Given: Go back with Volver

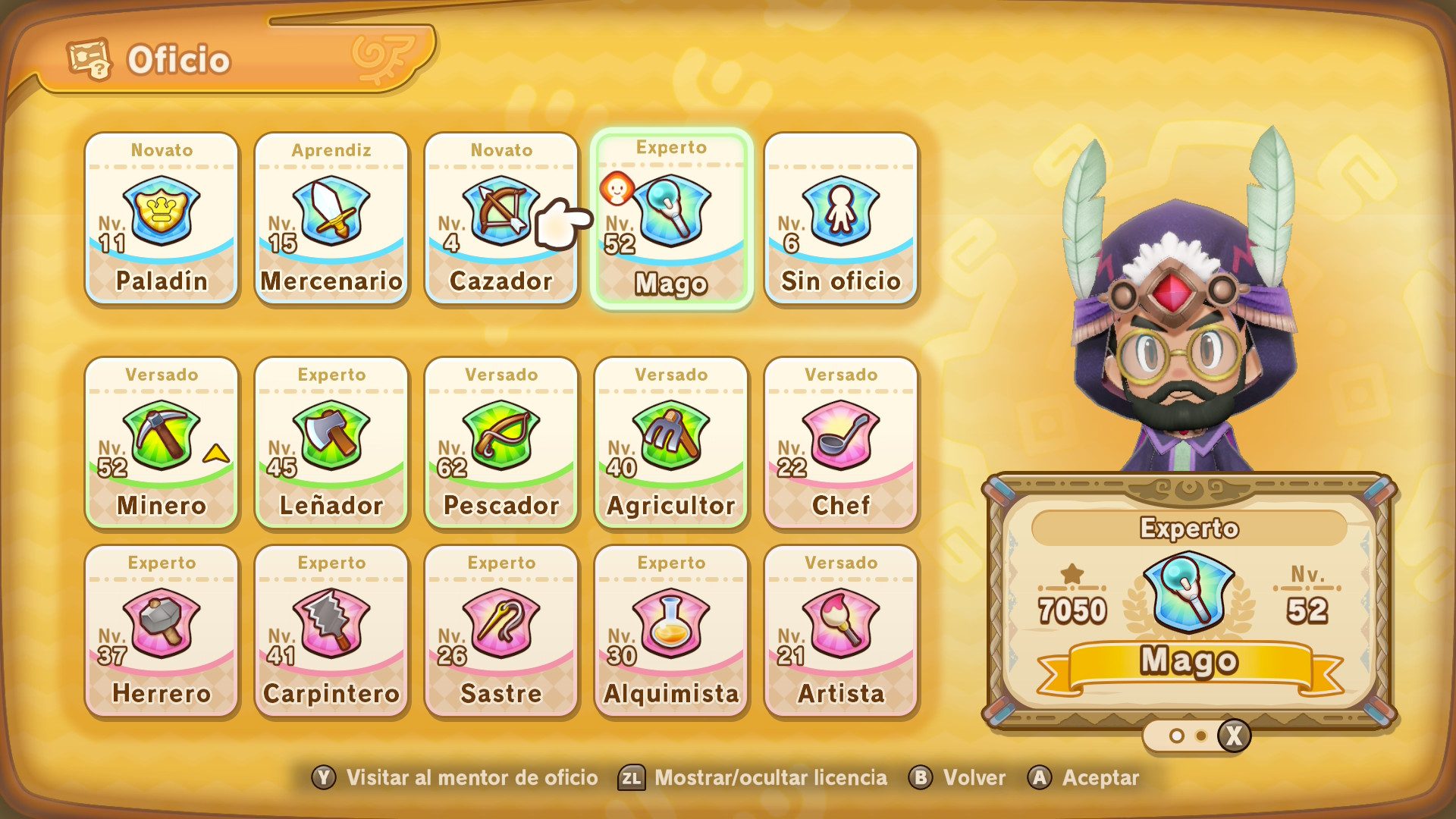Looking at the screenshot, I should (x=958, y=778).
